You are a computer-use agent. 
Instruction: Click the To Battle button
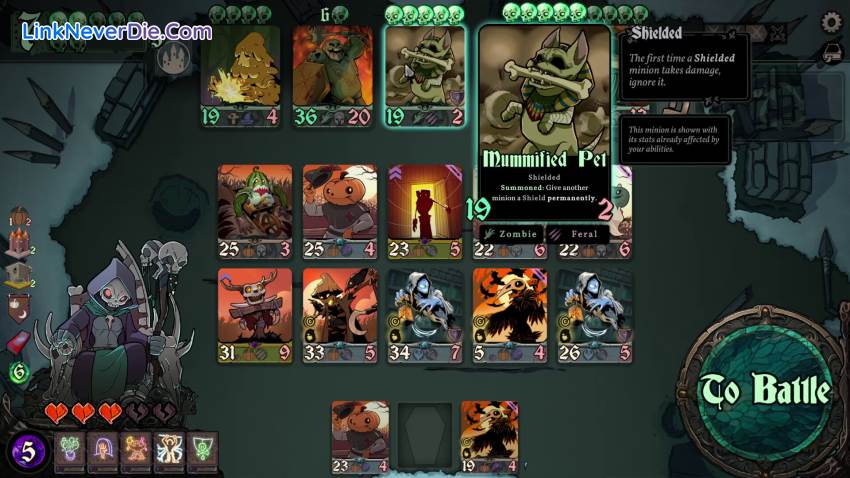pos(765,391)
